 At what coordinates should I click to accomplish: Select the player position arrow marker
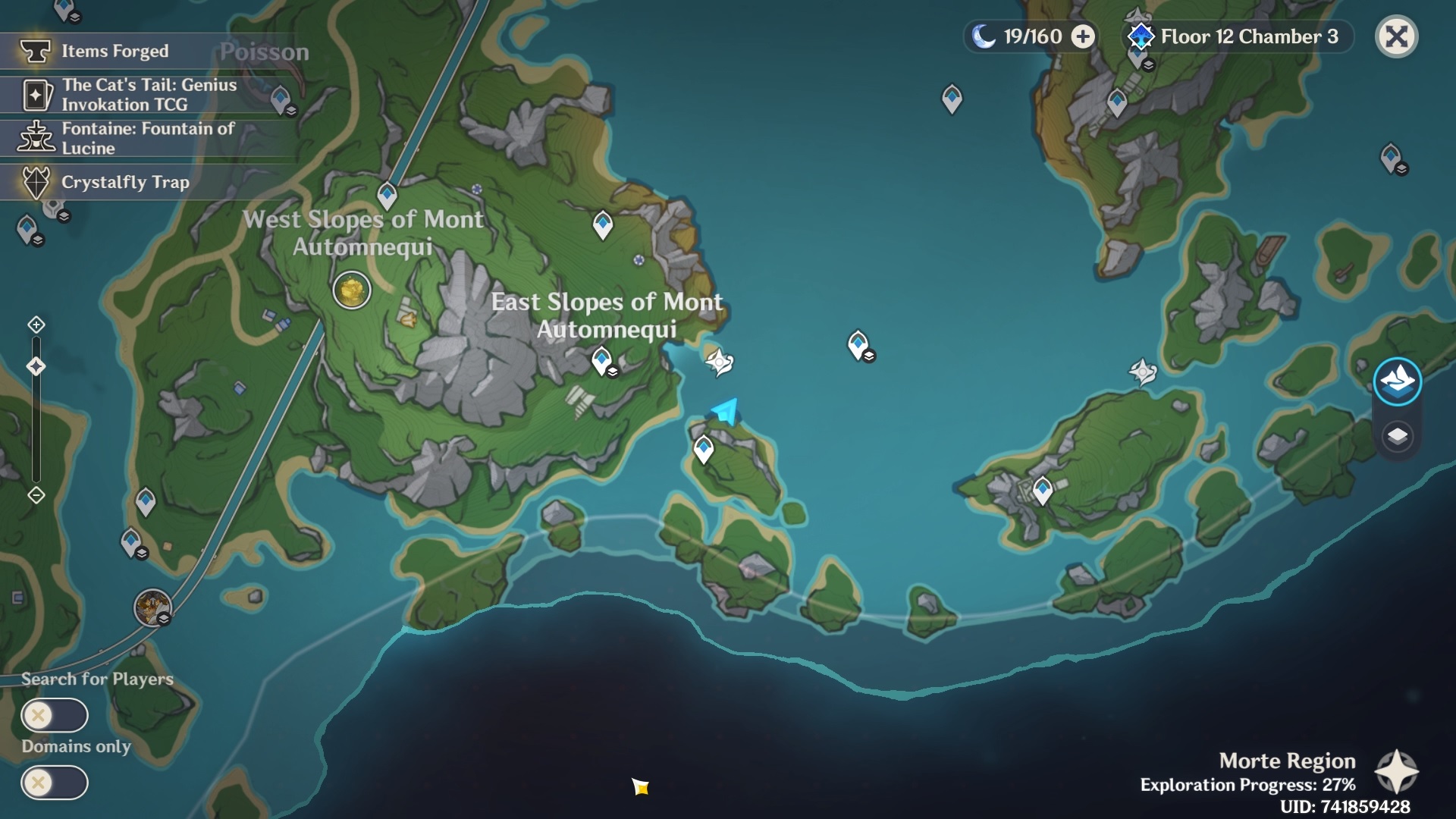723,410
